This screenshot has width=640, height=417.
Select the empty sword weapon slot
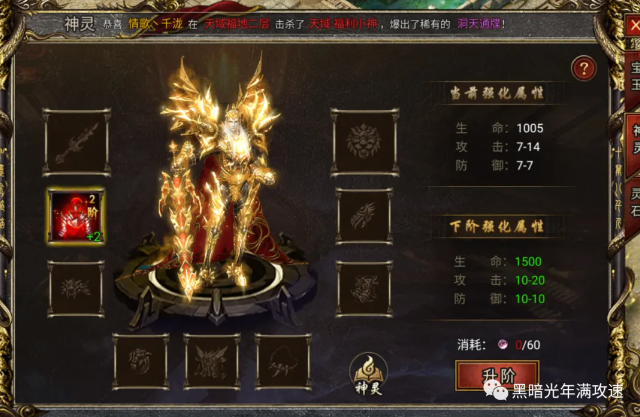(x=75, y=142)
